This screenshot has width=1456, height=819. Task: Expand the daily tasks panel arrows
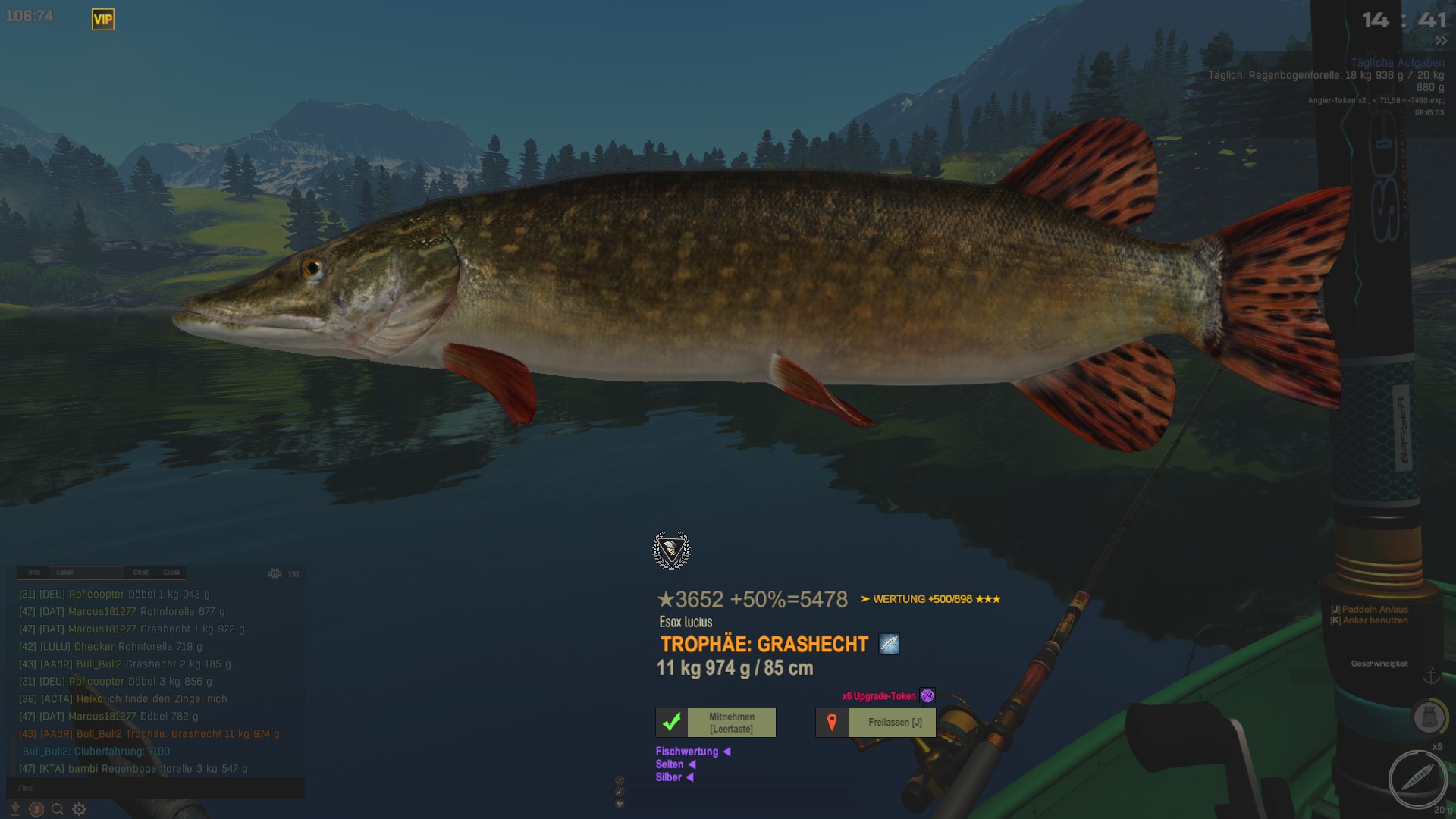[1441, 41]
